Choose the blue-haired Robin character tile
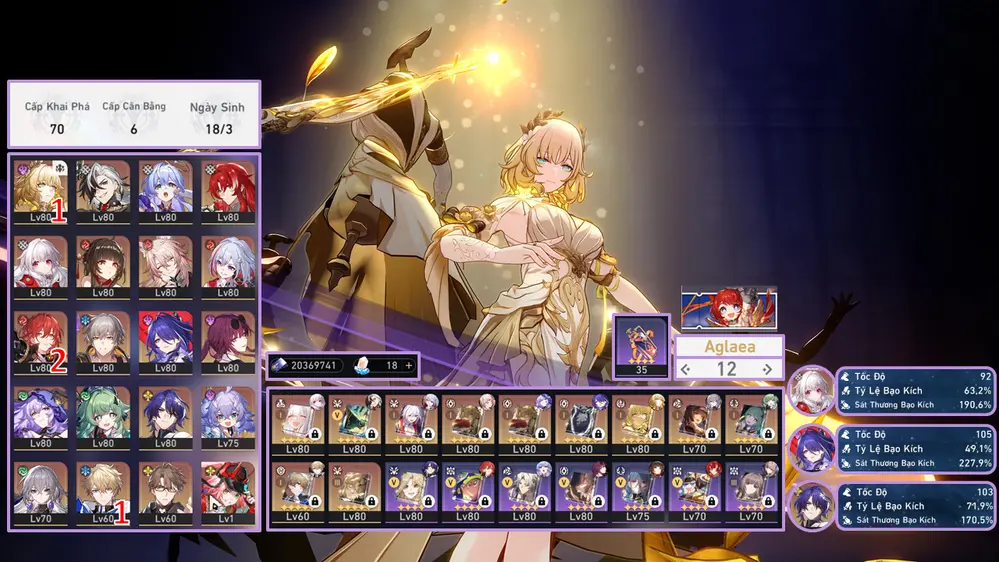 166,187
